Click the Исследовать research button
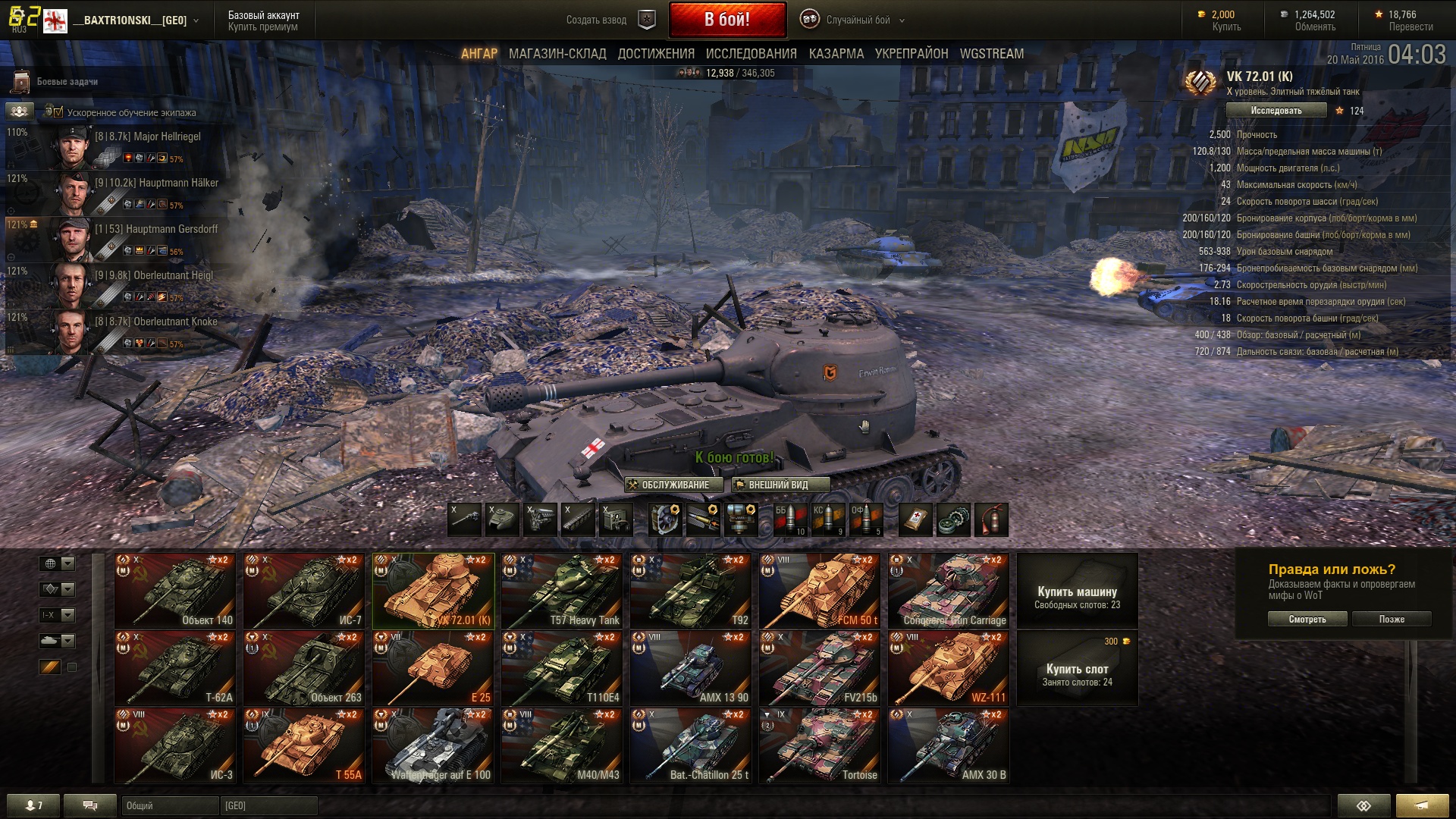Viewport: 1456px width, 819px height. point(1276,111)
